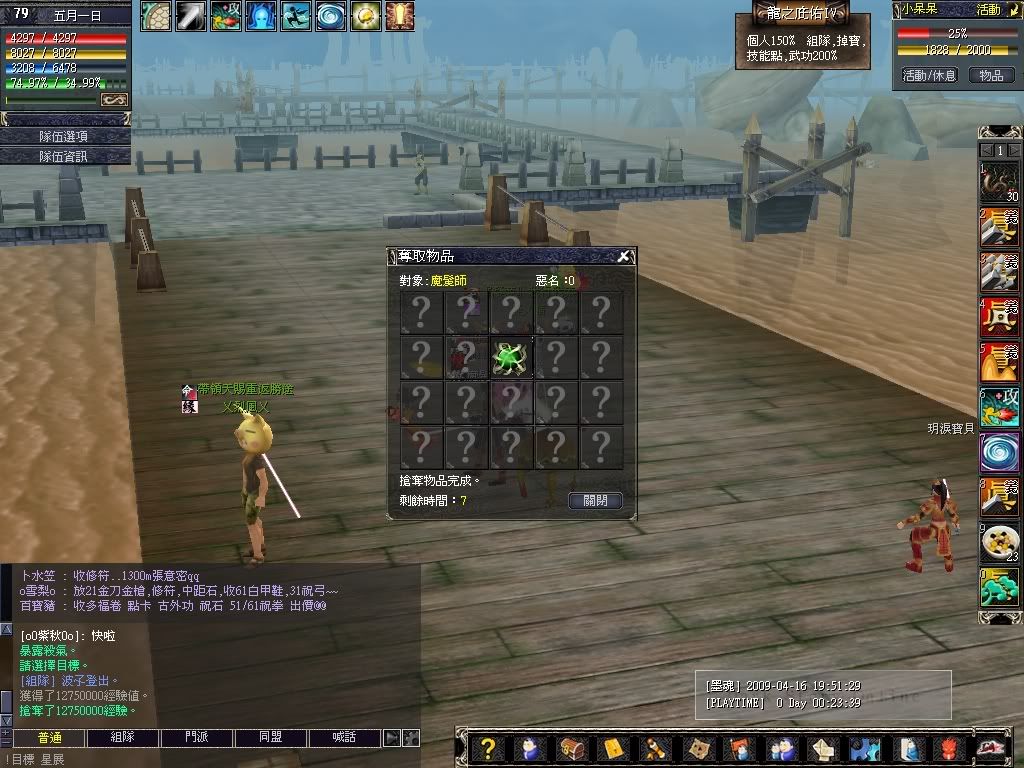Open the 隊伍資訊 party info panel
This screenshot has height=768, width=1024.
(65, 156)
